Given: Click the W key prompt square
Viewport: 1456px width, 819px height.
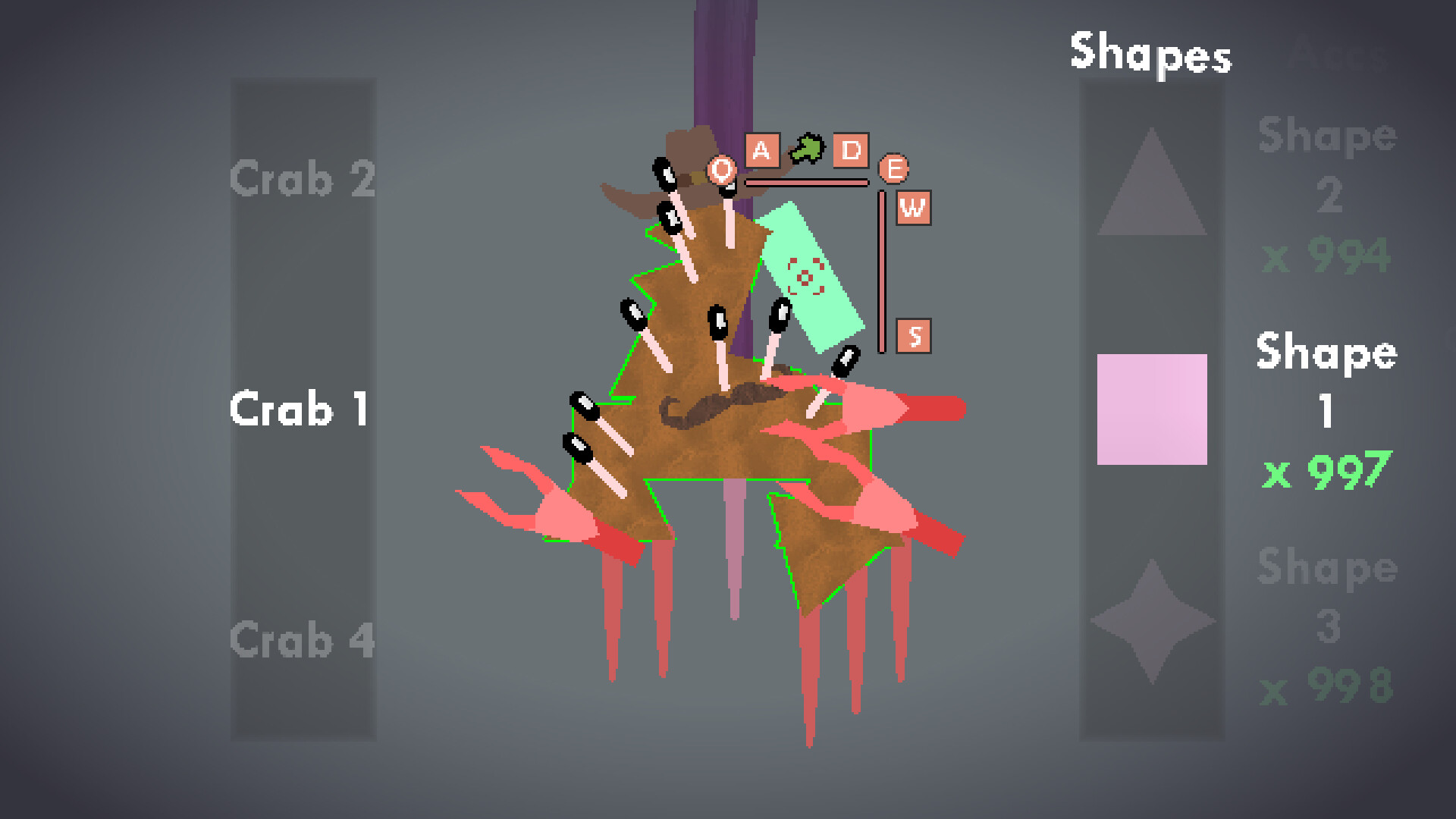Looking at the screenshot, I should point(914,206).
